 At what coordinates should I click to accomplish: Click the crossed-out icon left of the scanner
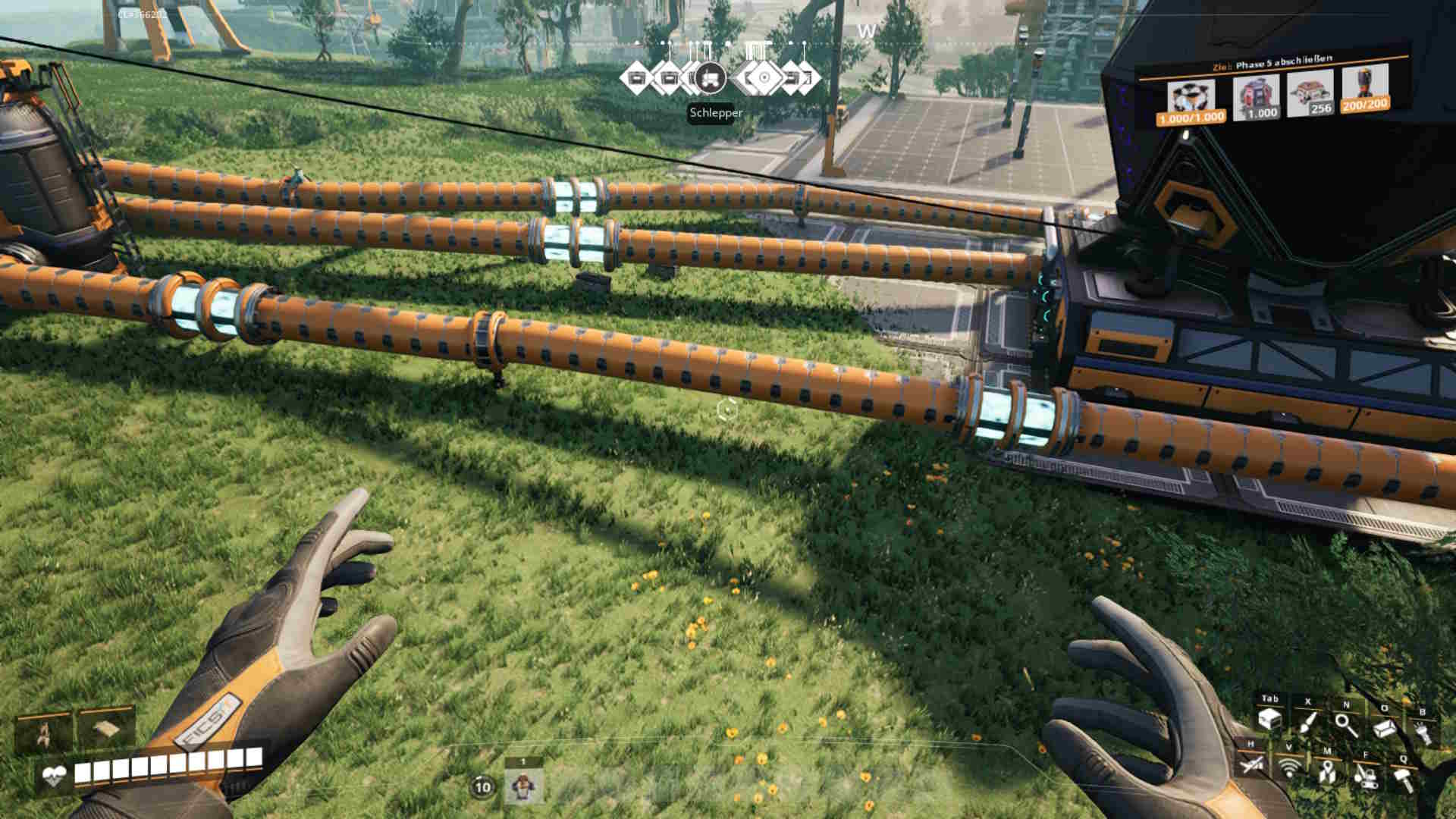tap(1250, 764)
